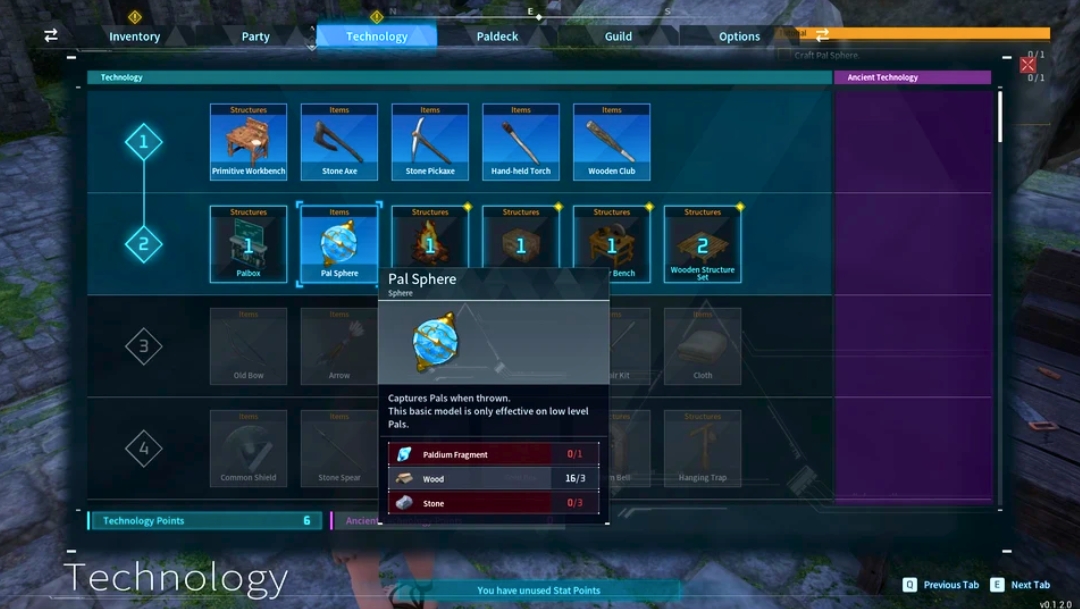This screenshot has width=1080, height=609.
Task: Choose the Stone Axe technology tile
Action: (339, 142)
